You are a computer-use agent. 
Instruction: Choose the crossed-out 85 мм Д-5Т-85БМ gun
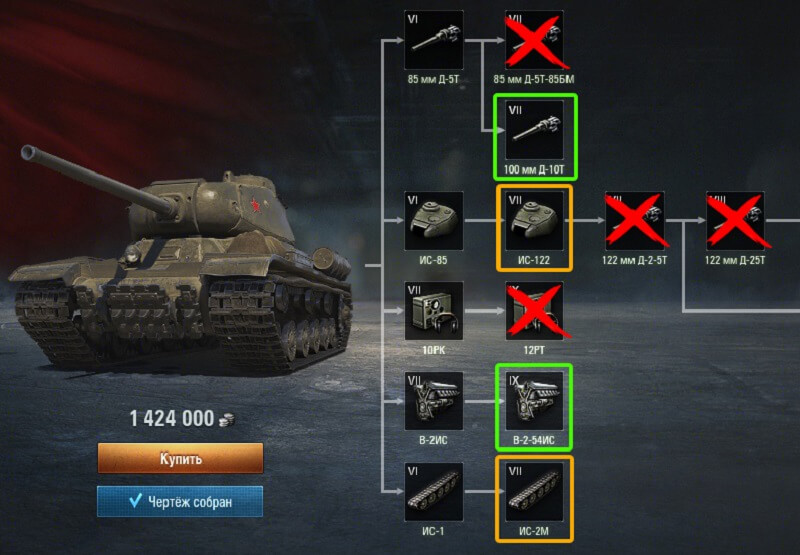533,40
